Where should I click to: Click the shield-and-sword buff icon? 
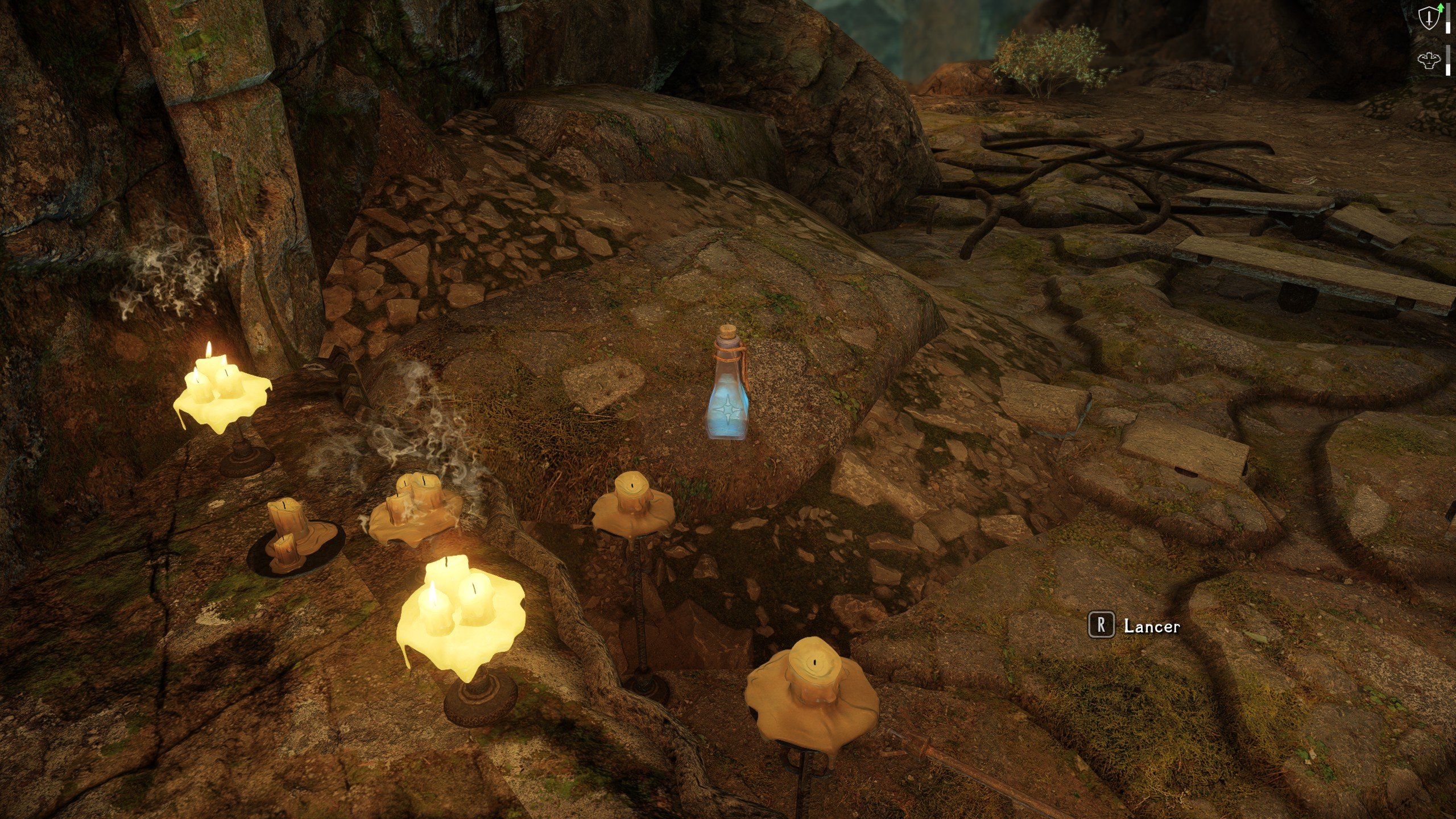point(1429,19)
